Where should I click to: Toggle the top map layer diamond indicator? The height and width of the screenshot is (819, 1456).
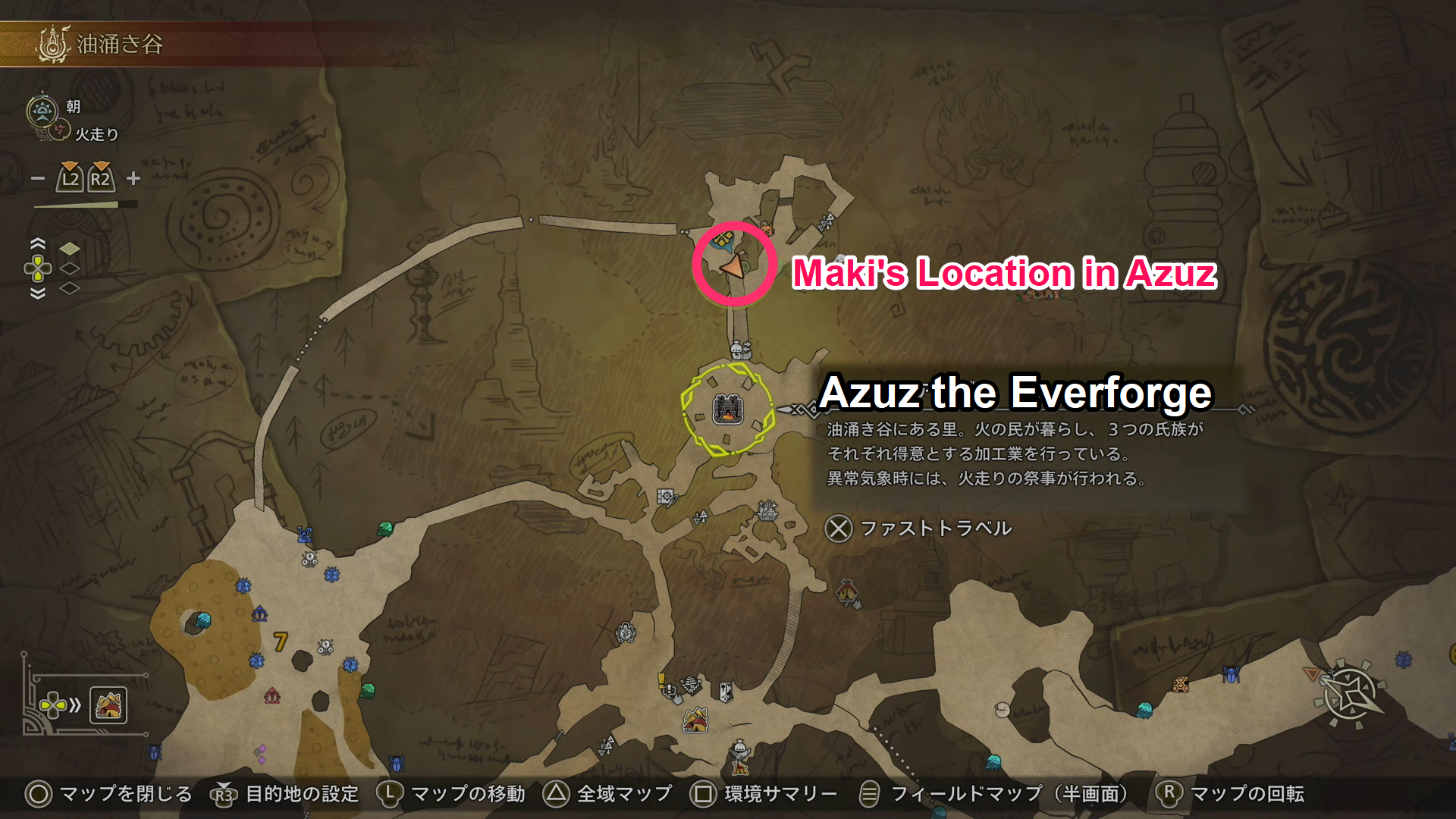(x=70, y=249)
